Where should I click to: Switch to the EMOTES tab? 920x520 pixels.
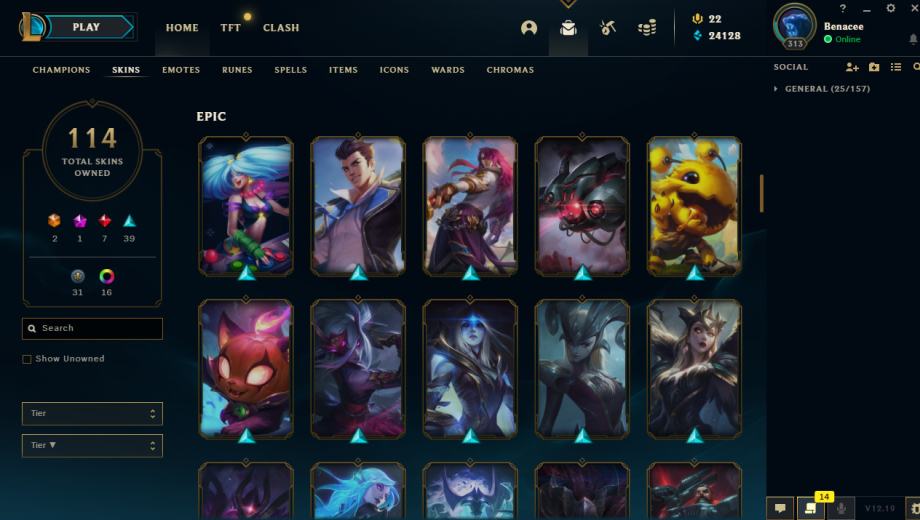[181, 70]
